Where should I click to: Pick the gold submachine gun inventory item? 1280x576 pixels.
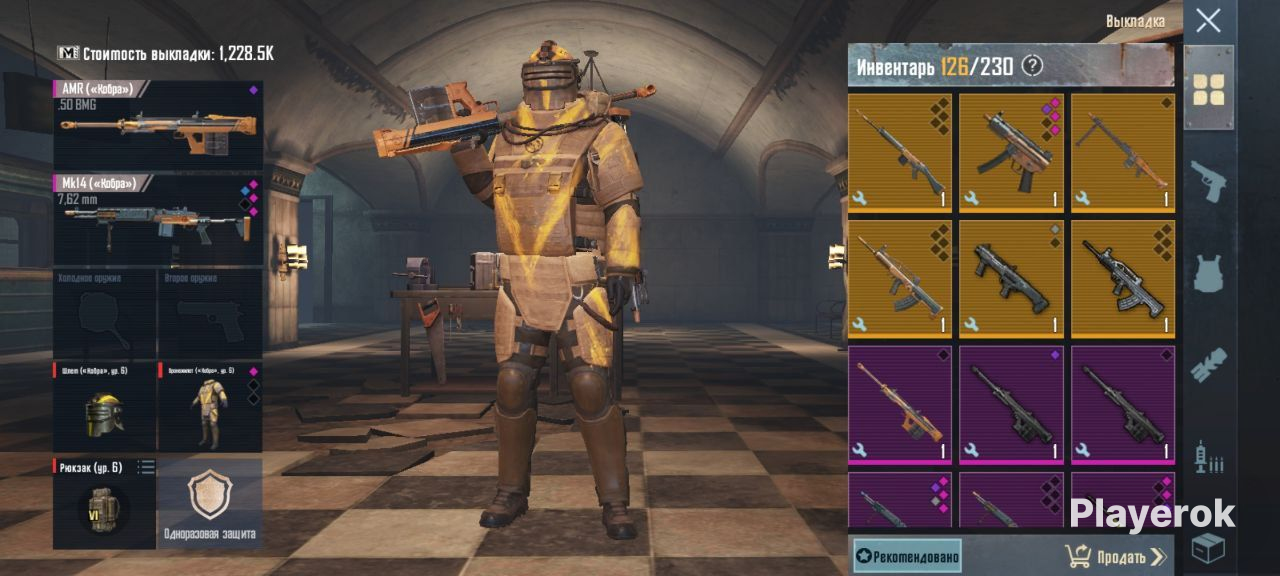click(x=1011, y=152)
